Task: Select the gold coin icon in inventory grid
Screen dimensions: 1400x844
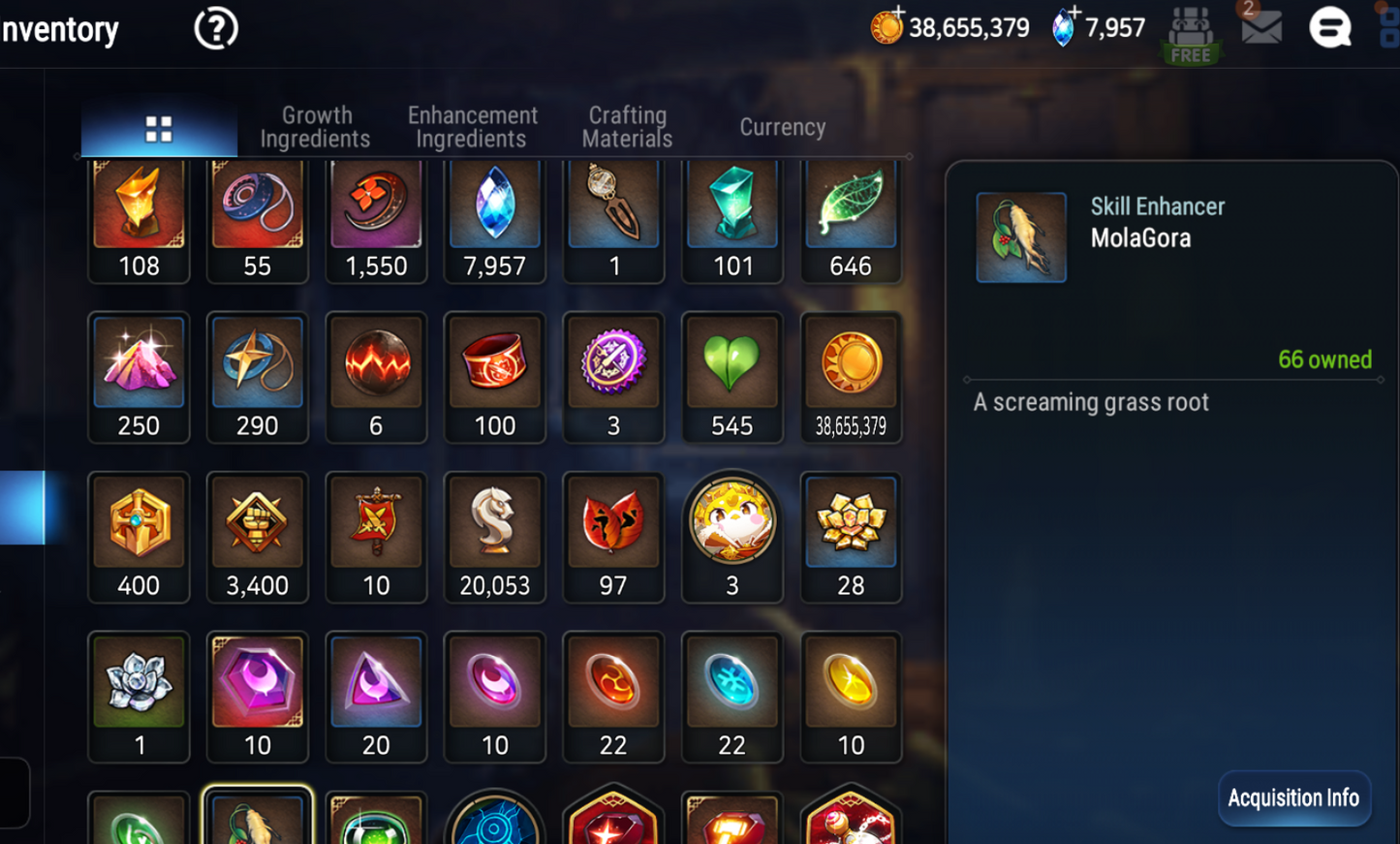Action: tap(851, 363)
